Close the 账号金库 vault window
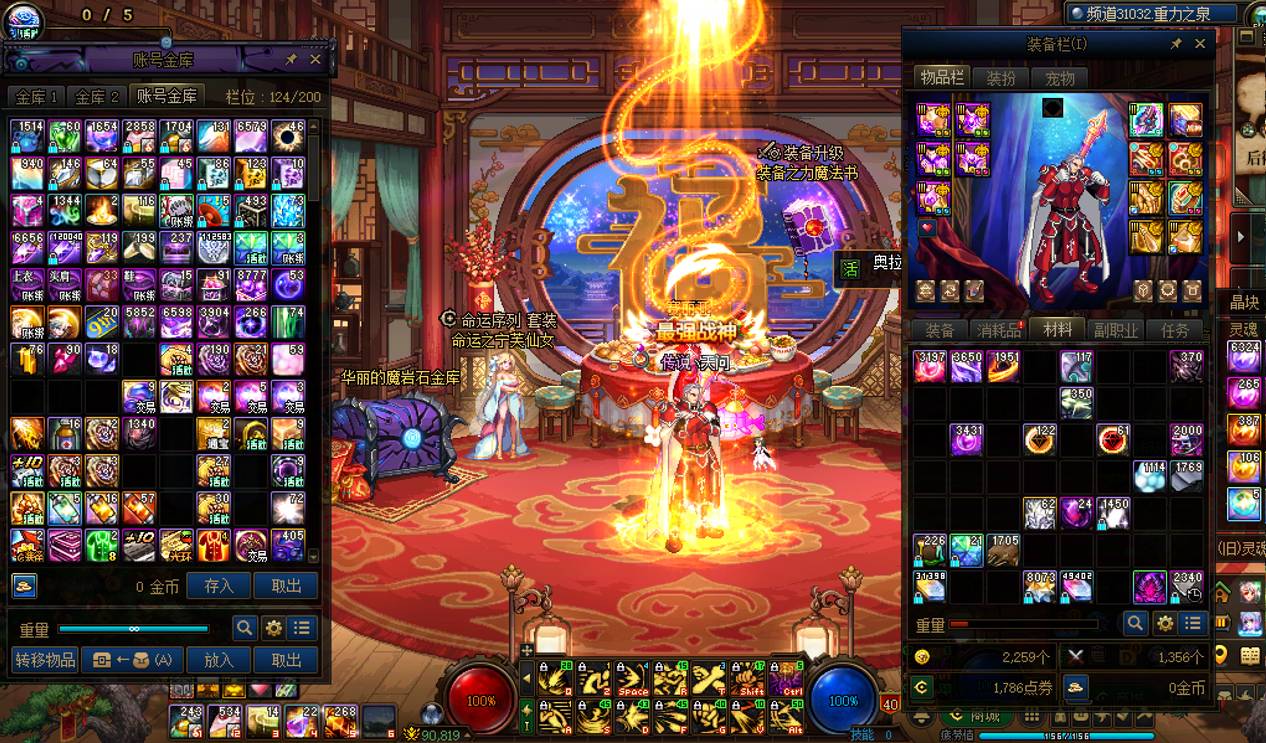 [315, 60]
